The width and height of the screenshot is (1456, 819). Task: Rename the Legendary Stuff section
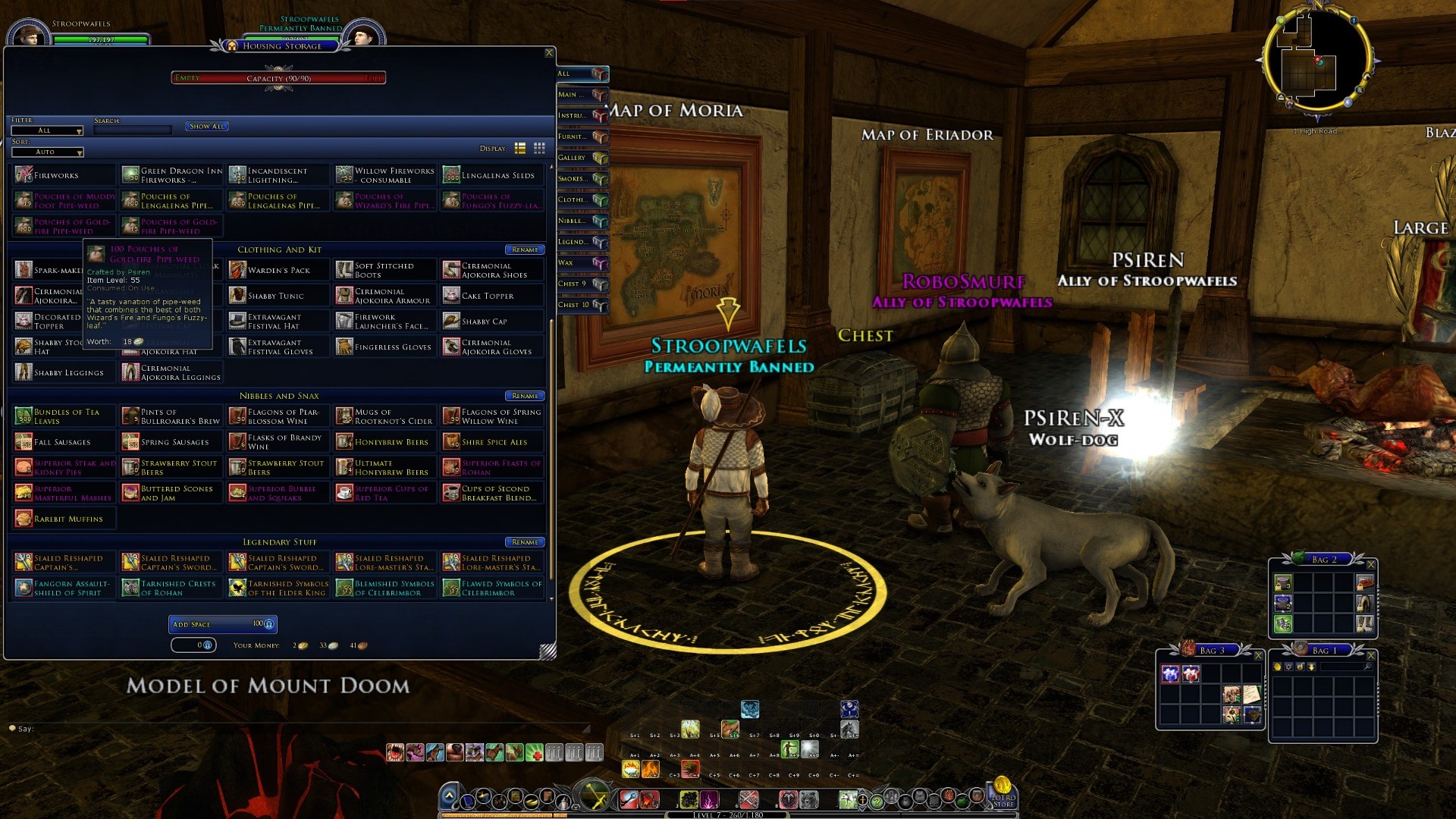click(525, 543)
